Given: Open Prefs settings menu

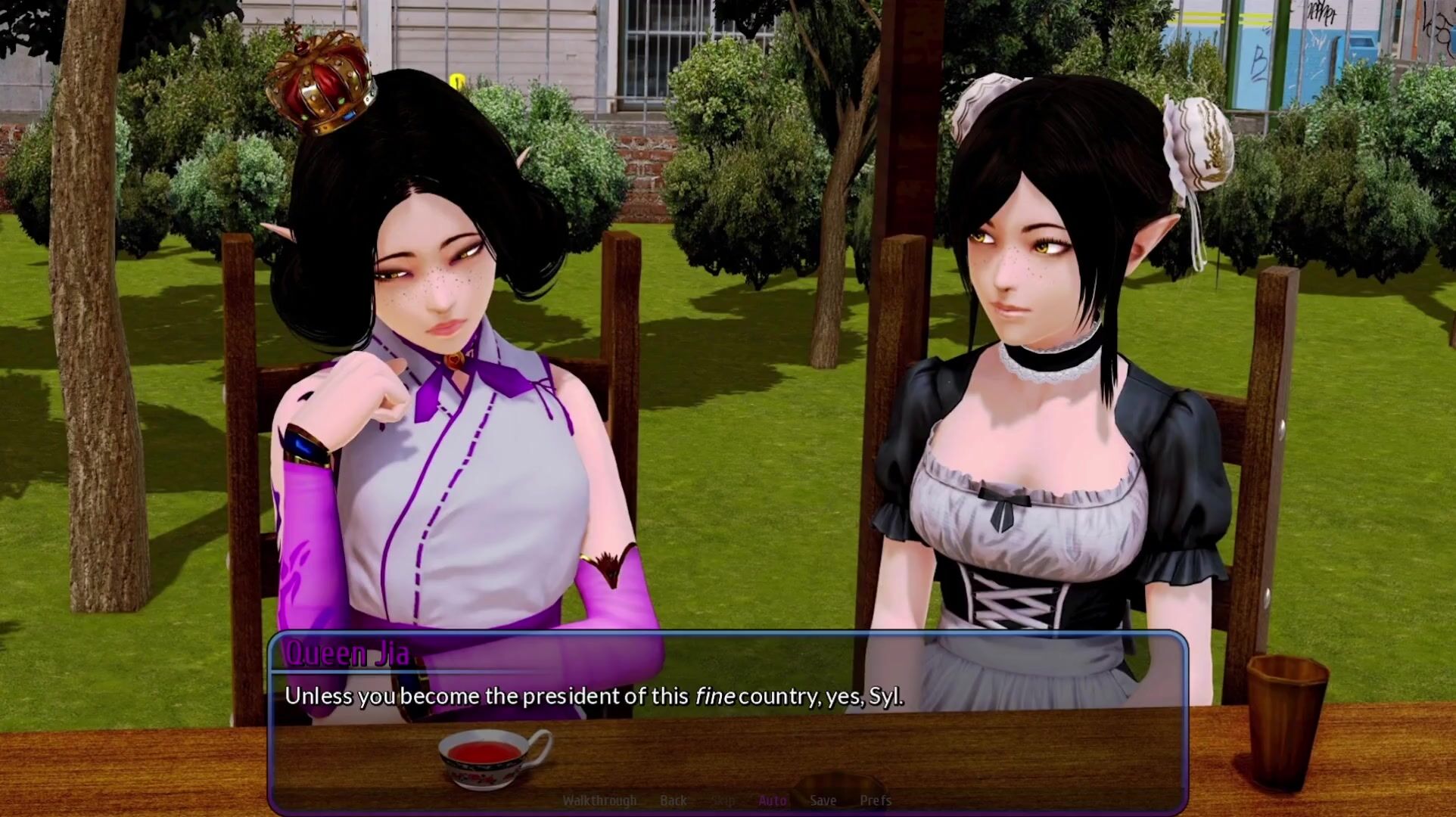Looking at the screenshot, I should pos(876,800).
